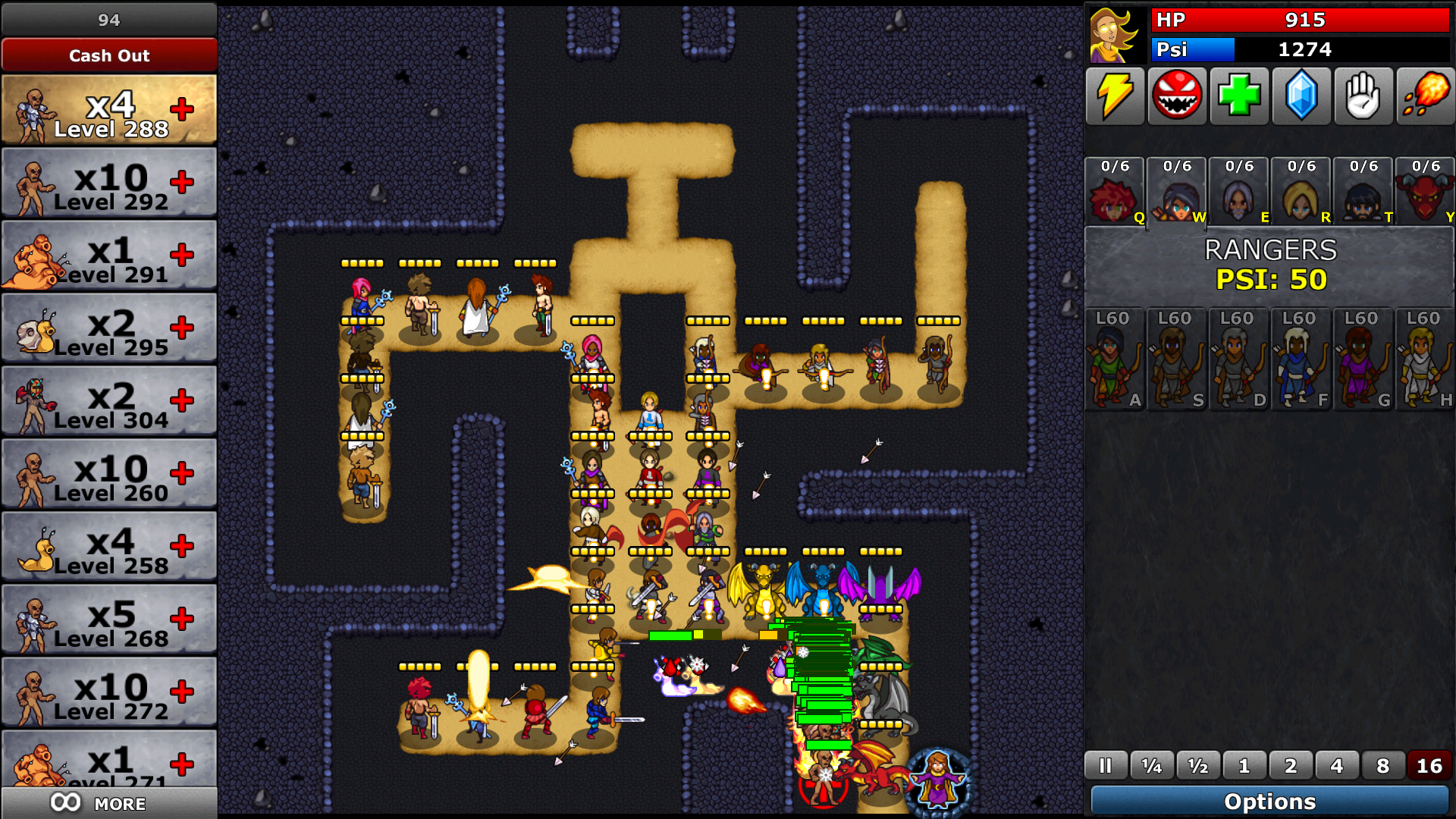Choose the ¼ speed setting
Viewport: 1456px width, 819px height.
pyautogui.click(x=1151, y=766)
